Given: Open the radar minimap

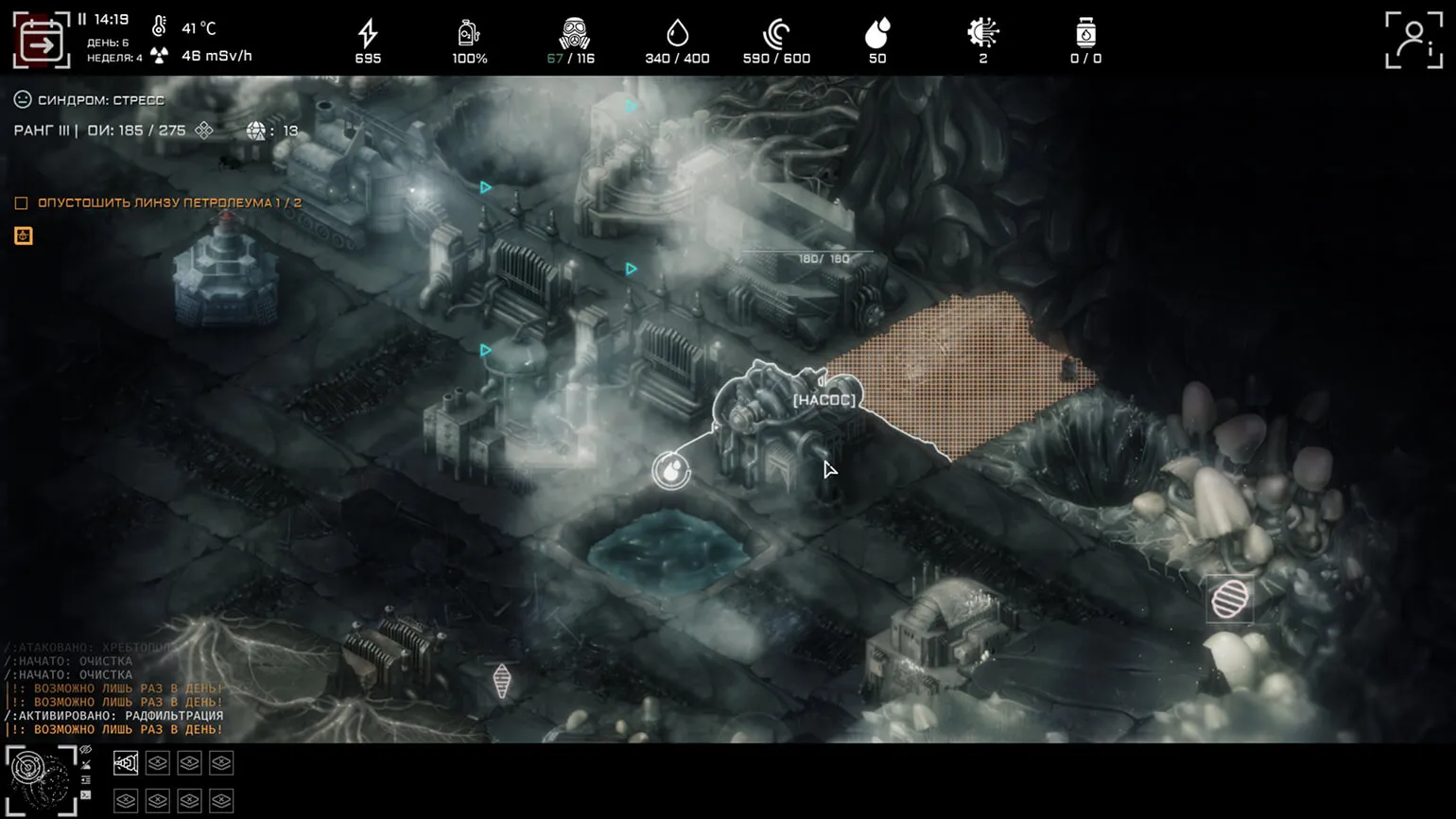Looking at the screenshot, I should tap(41, 779).
